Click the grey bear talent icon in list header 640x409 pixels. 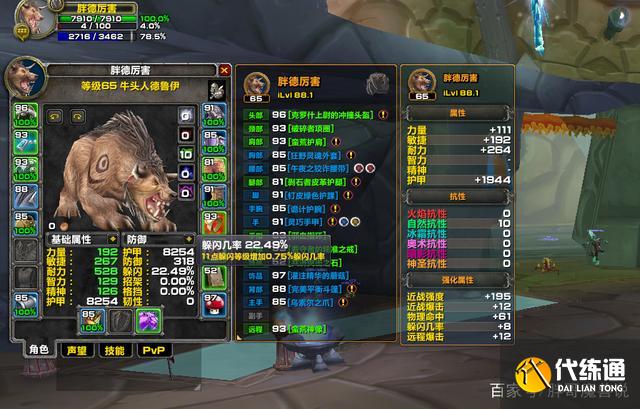[x=376, y=83]
